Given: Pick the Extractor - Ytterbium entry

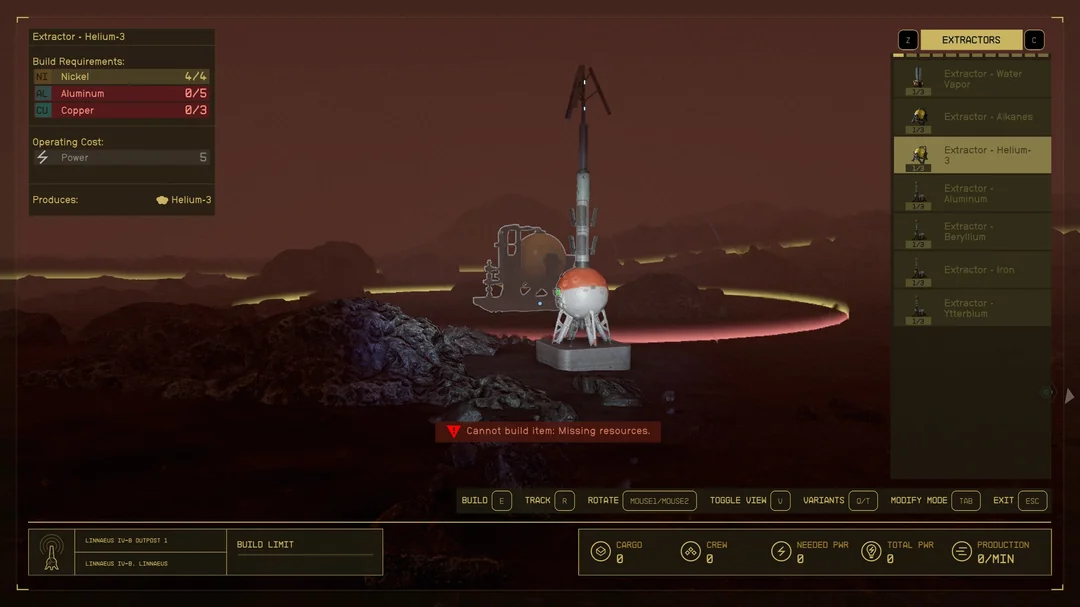Looking at the screenshot, I should tap(971, 308).
